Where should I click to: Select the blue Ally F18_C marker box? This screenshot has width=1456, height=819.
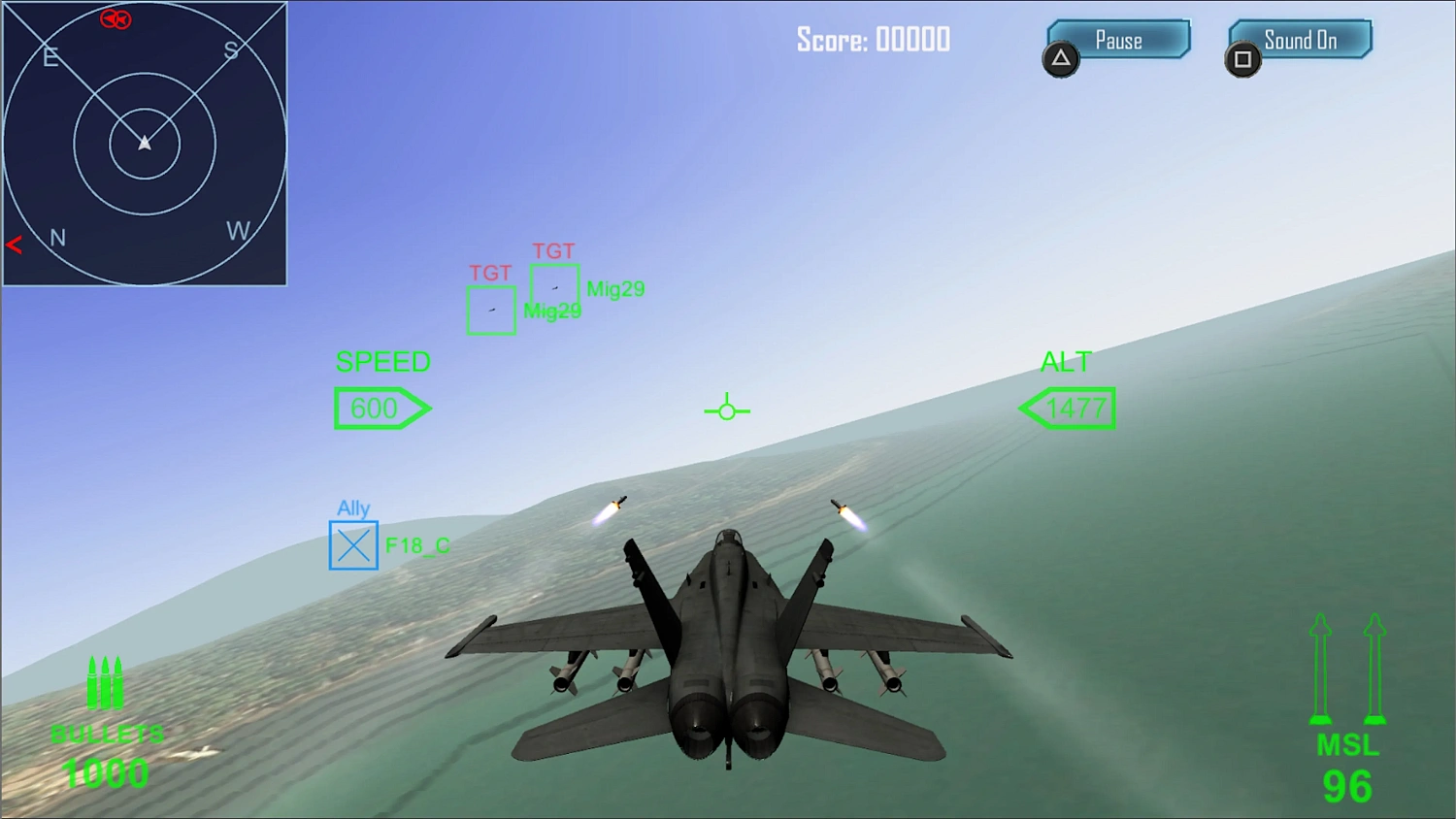(353, 545)
